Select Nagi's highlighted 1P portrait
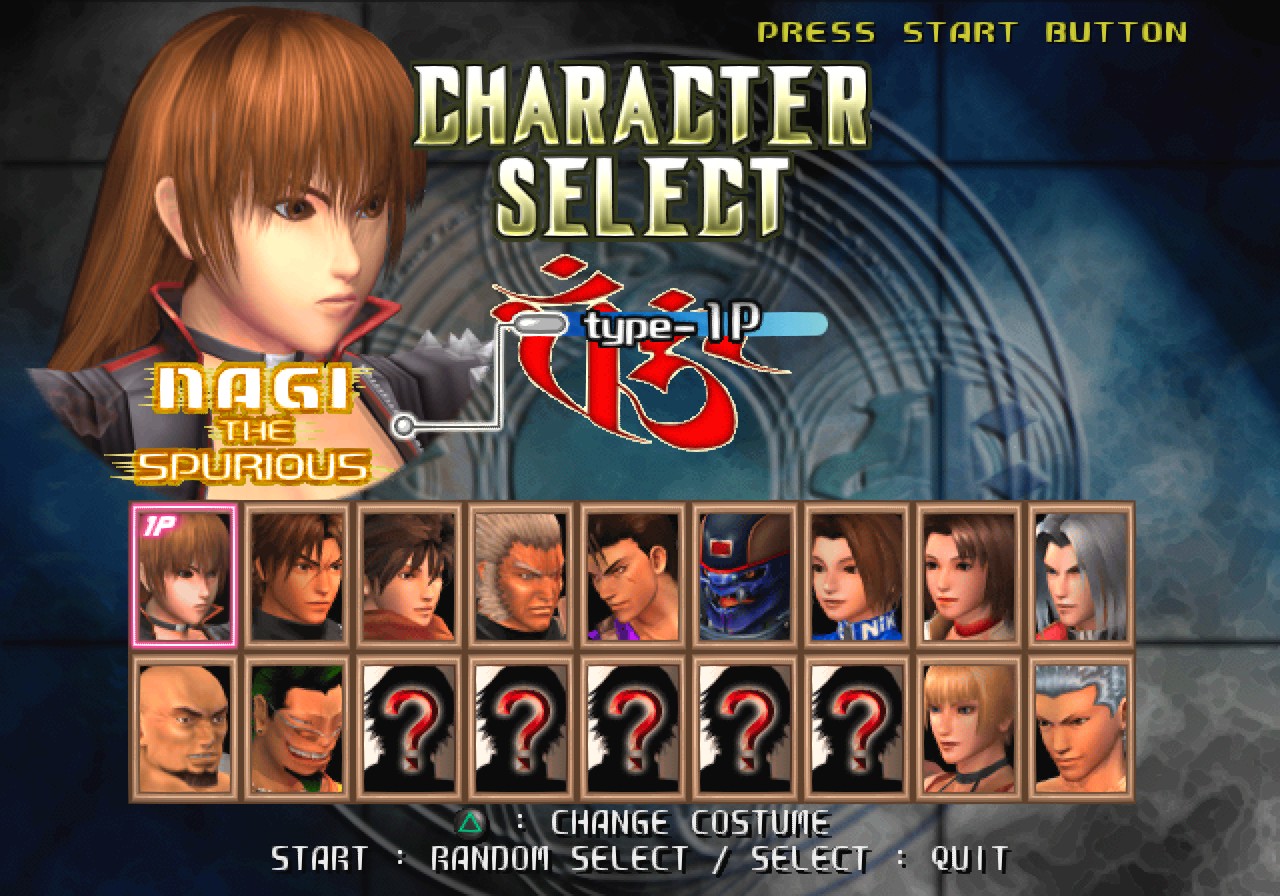The width and height of the screenshot is (1280, 896). 184,572
